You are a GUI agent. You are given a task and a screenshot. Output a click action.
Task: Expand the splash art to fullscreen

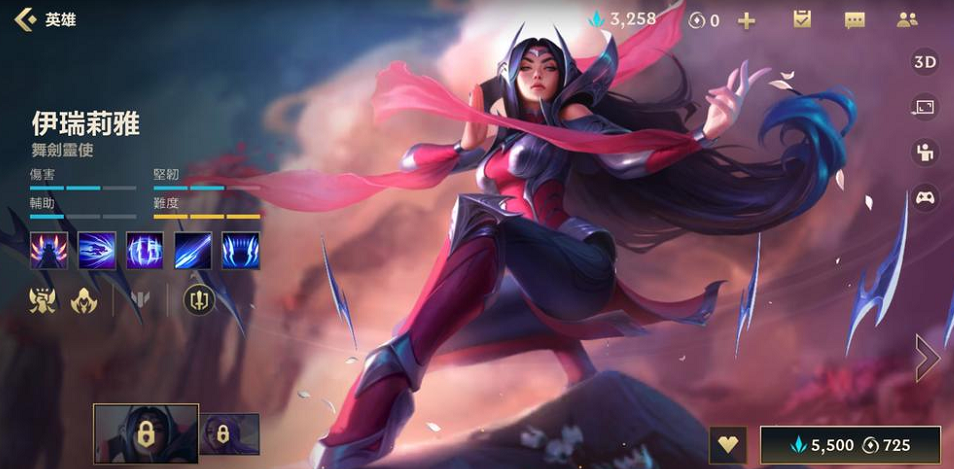point(924,107)
